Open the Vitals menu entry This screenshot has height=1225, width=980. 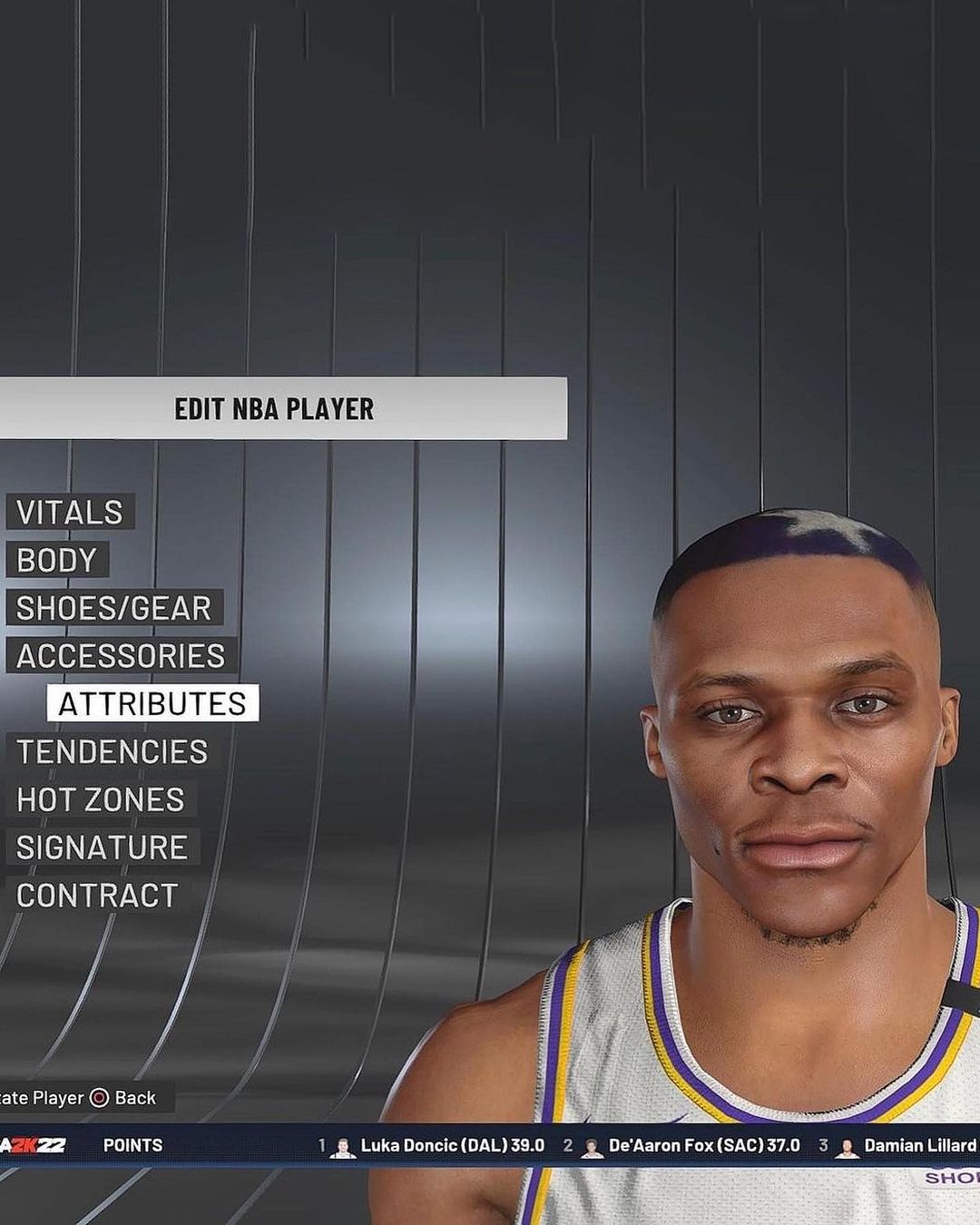coord(70,513)
